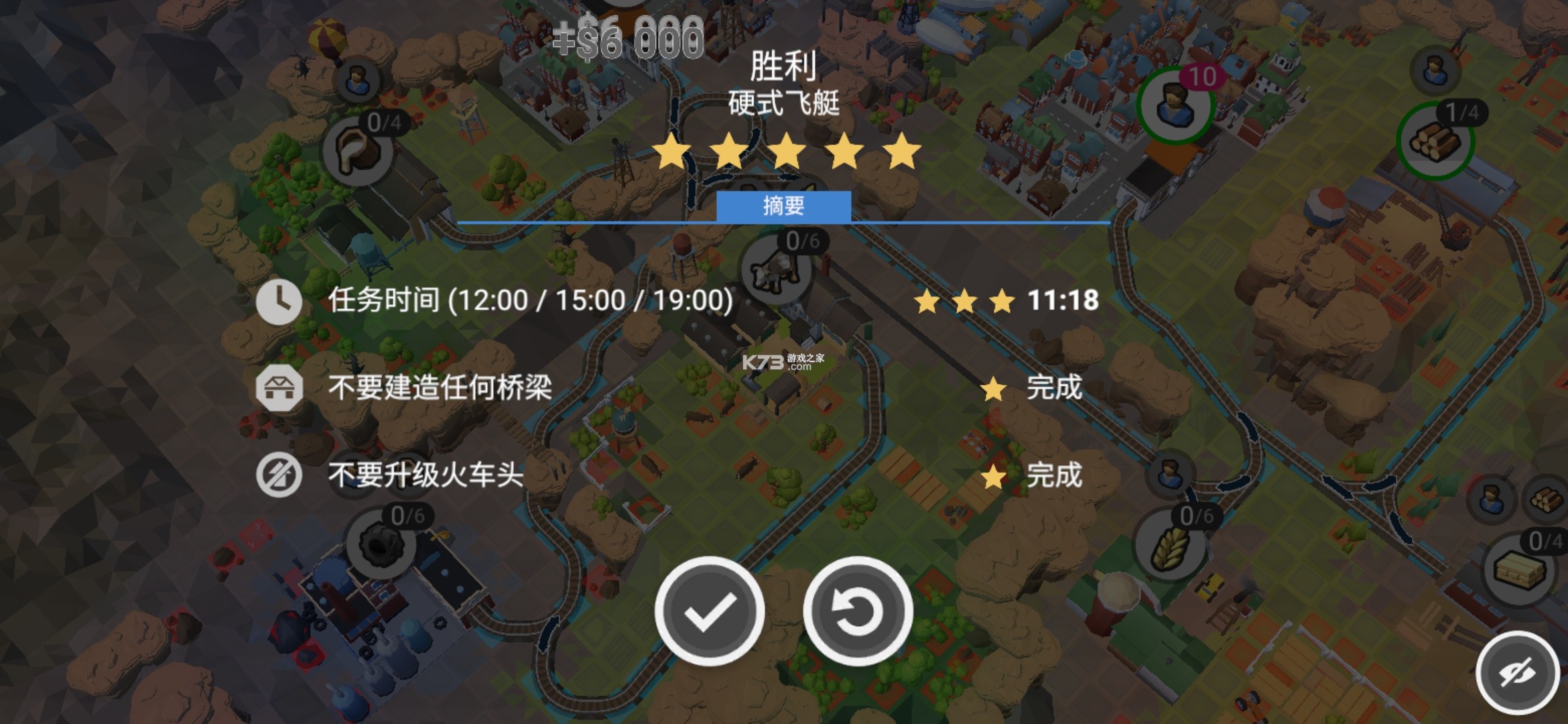Click the fifth victory star
Screen dimensions: 1568x724
pyautogui.click(x=903, y=152)
